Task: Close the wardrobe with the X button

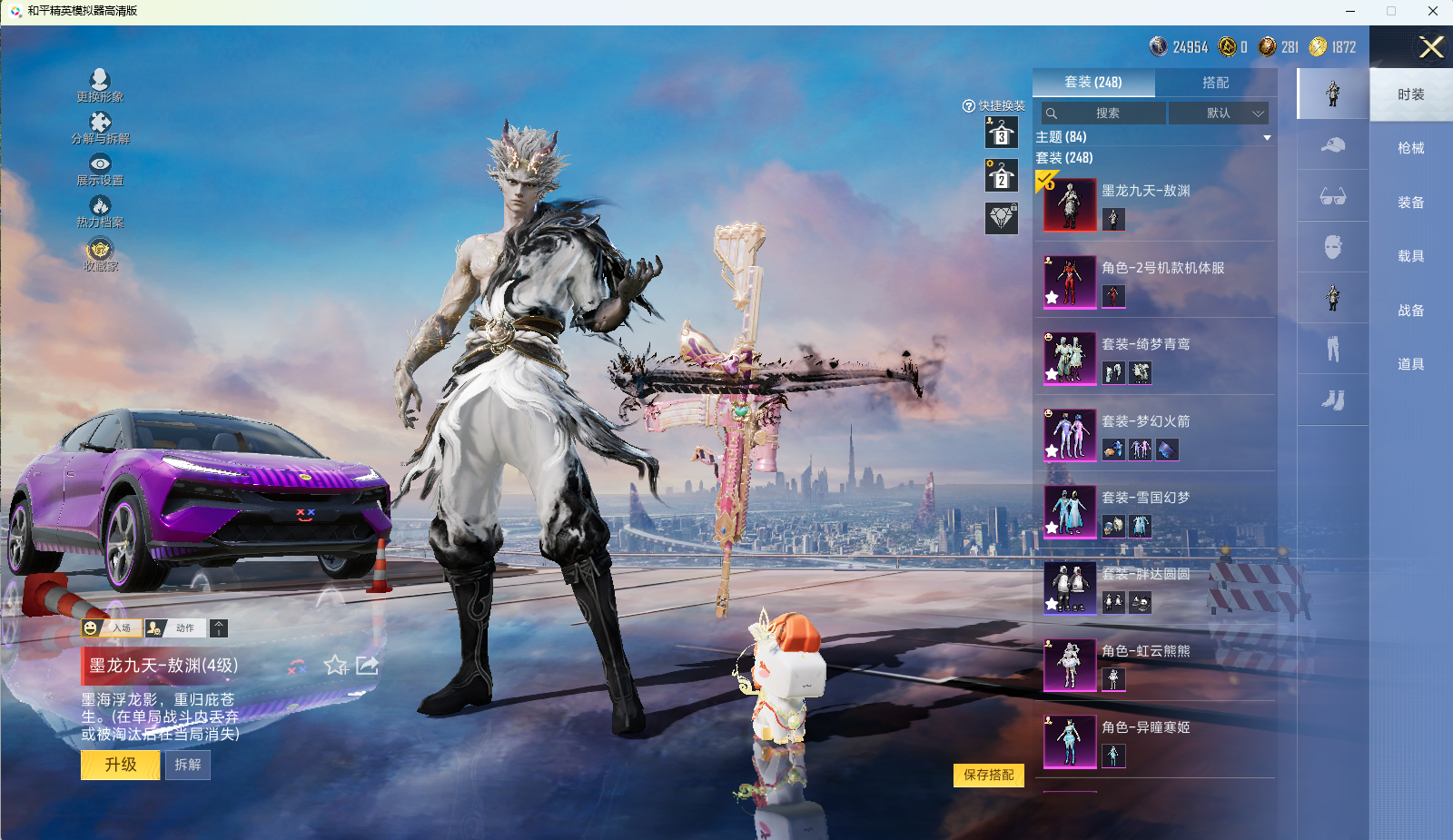Action: [1431, 47]
